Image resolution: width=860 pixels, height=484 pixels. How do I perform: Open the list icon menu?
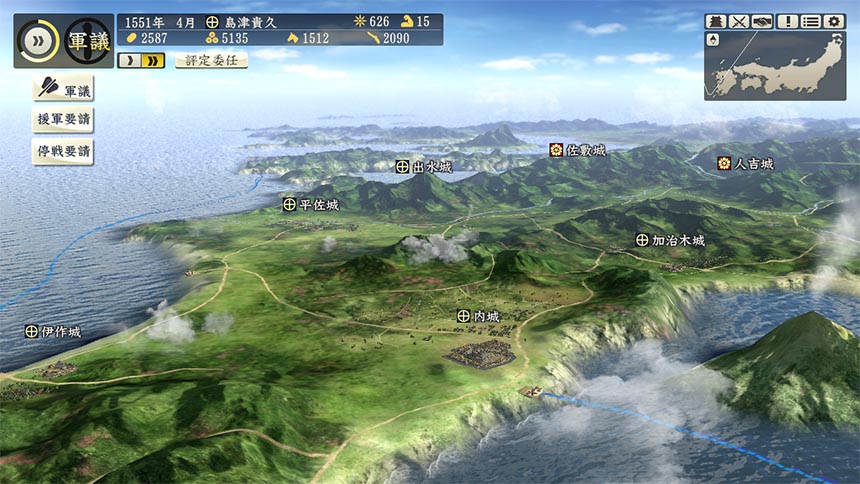(810, 21)
